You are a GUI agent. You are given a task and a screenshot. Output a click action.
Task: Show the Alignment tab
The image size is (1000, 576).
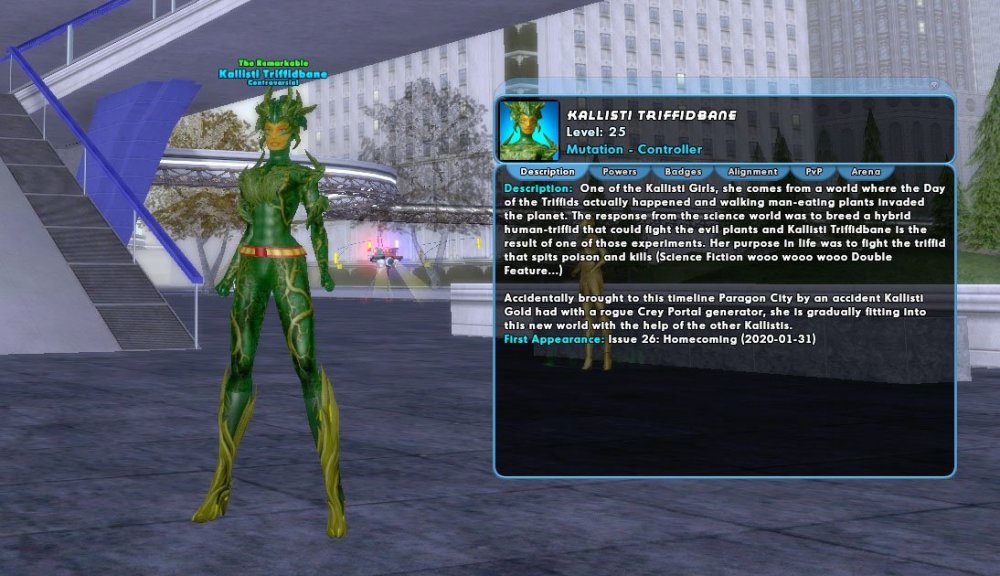point(752,172)
